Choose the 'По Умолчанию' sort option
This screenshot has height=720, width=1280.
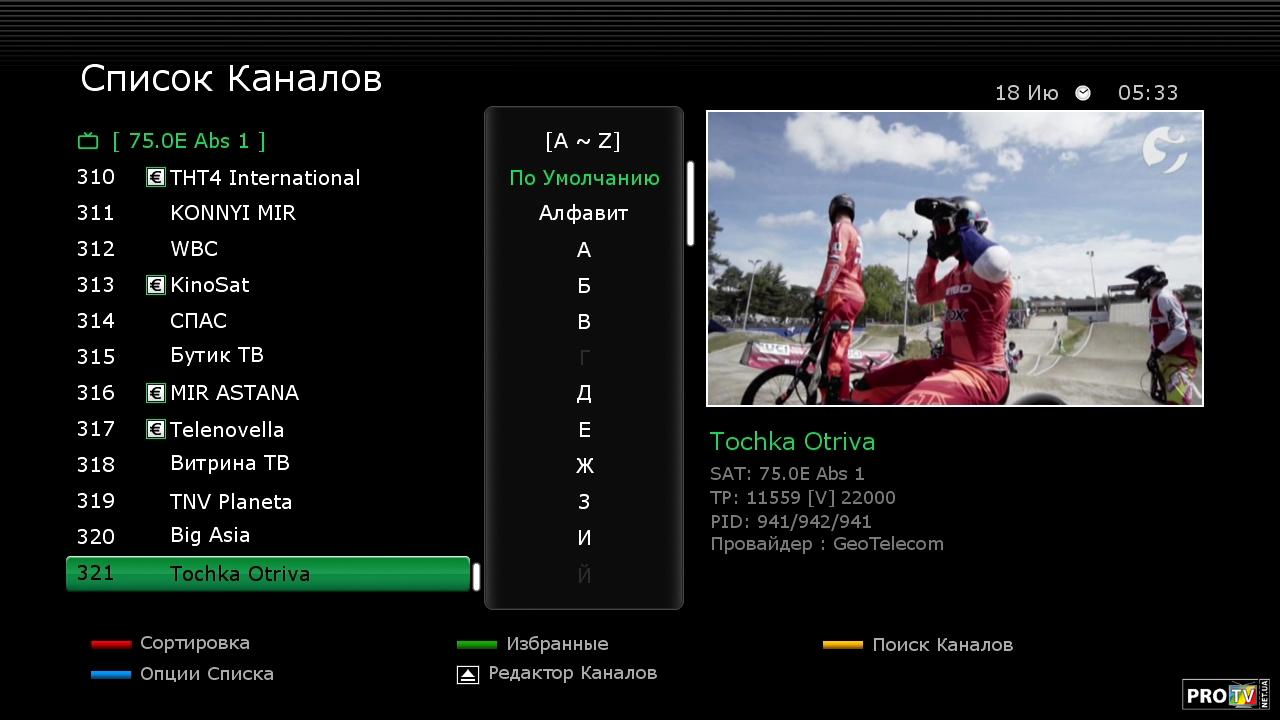click(x=584, y=178)
